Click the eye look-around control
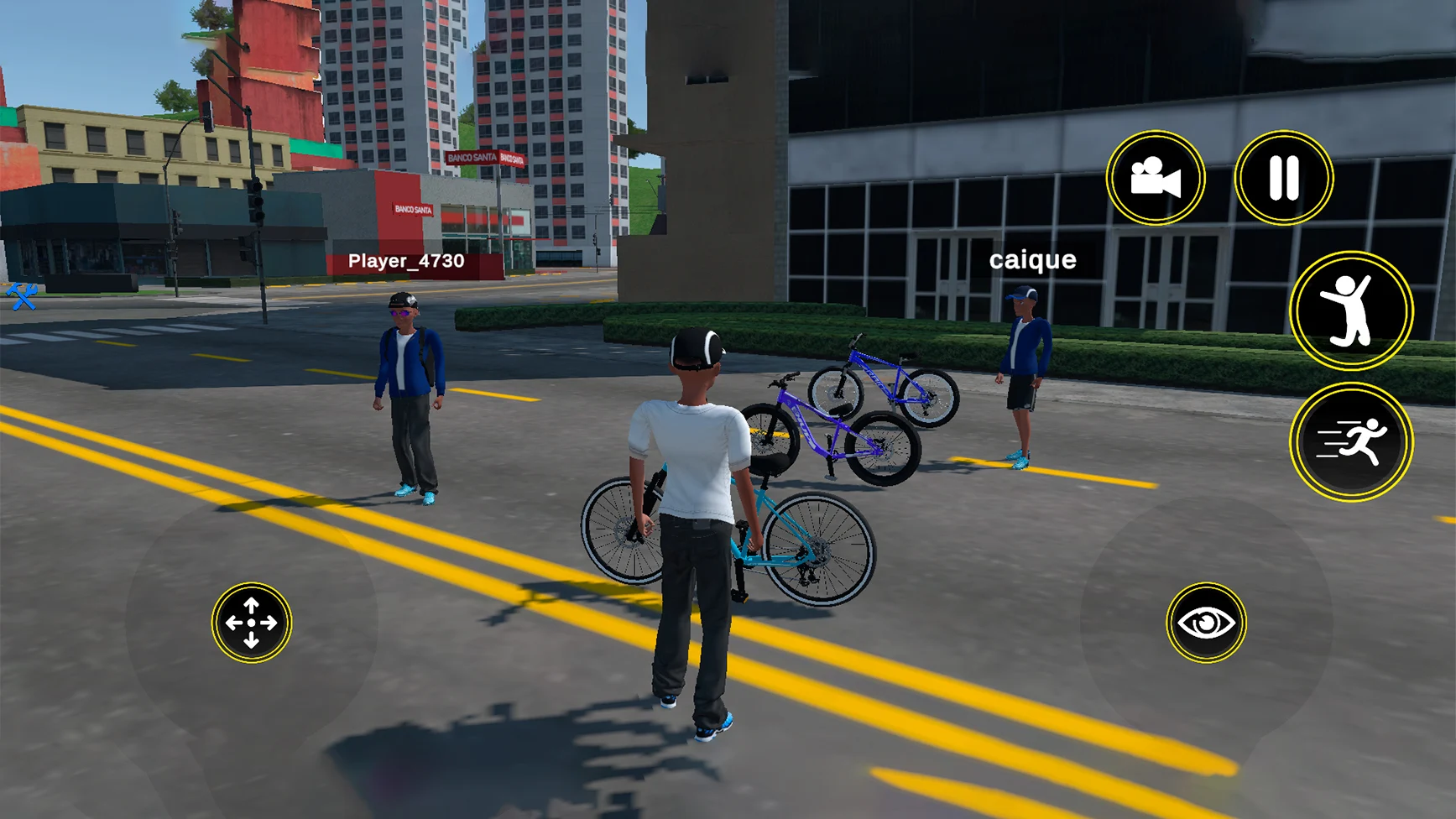The image size is (1456, 819). point(1206,623)
